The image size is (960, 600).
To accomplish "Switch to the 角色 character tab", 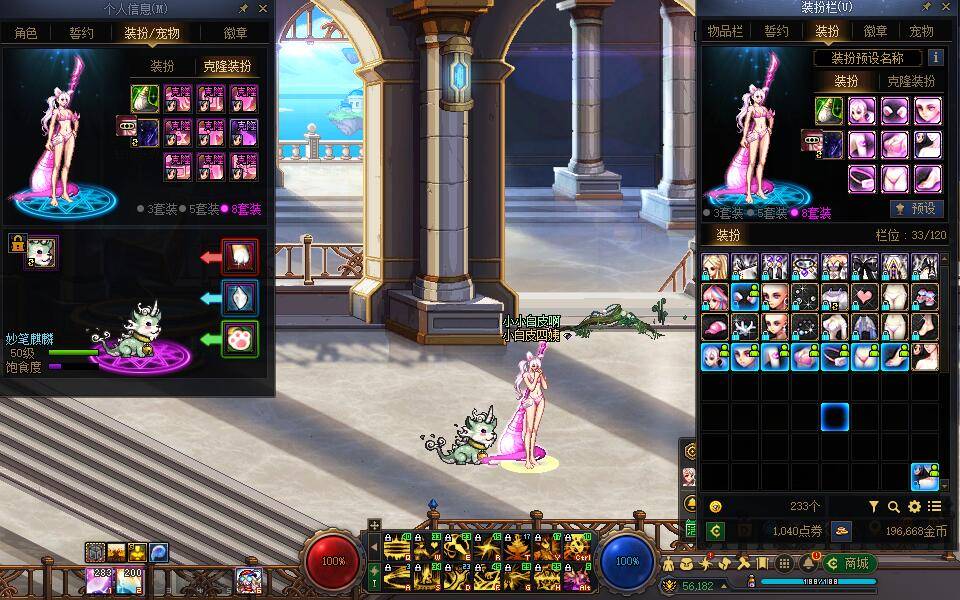I will coord(25,33).
